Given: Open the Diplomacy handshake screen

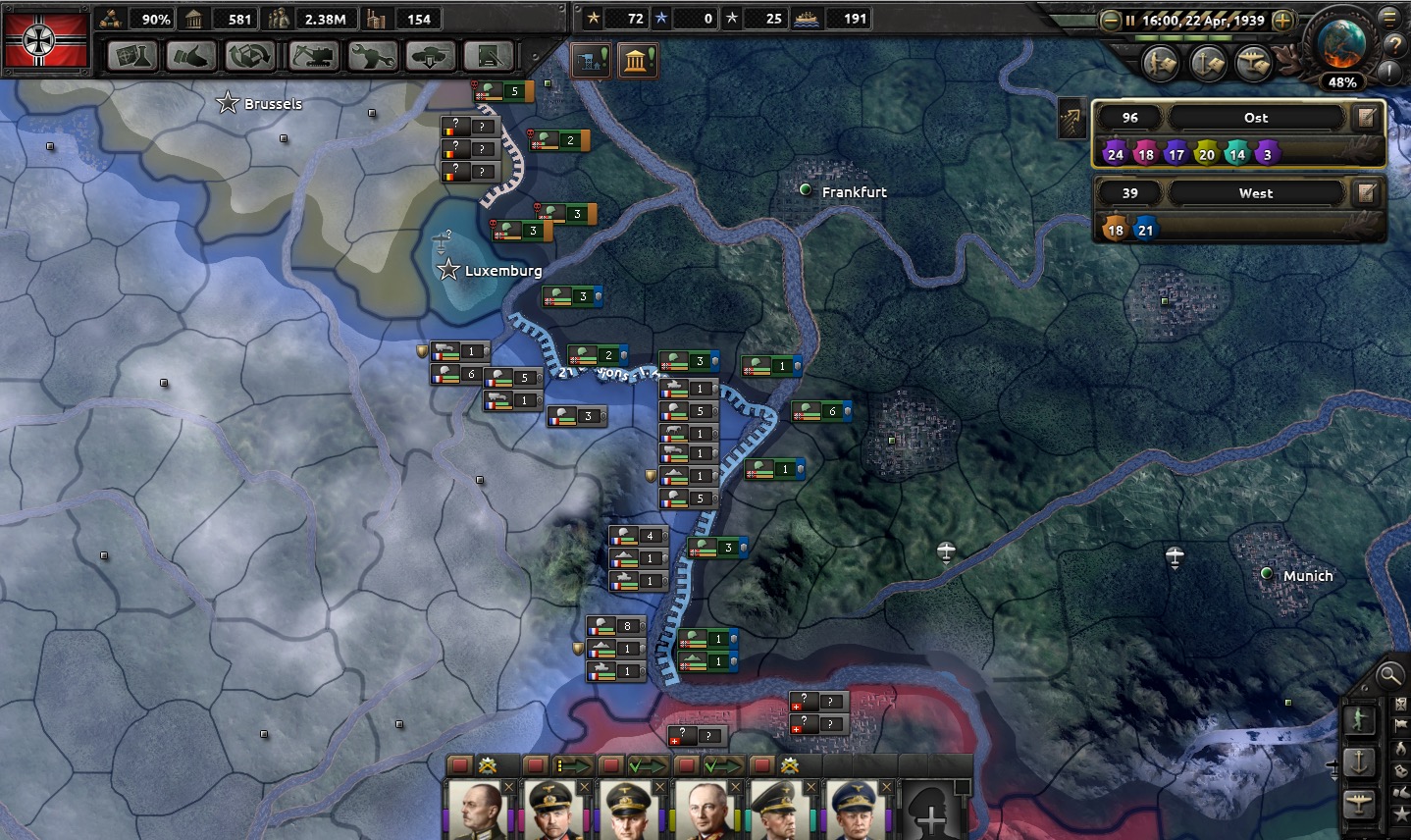Looking at the screenshot, I should click(190, 57).
